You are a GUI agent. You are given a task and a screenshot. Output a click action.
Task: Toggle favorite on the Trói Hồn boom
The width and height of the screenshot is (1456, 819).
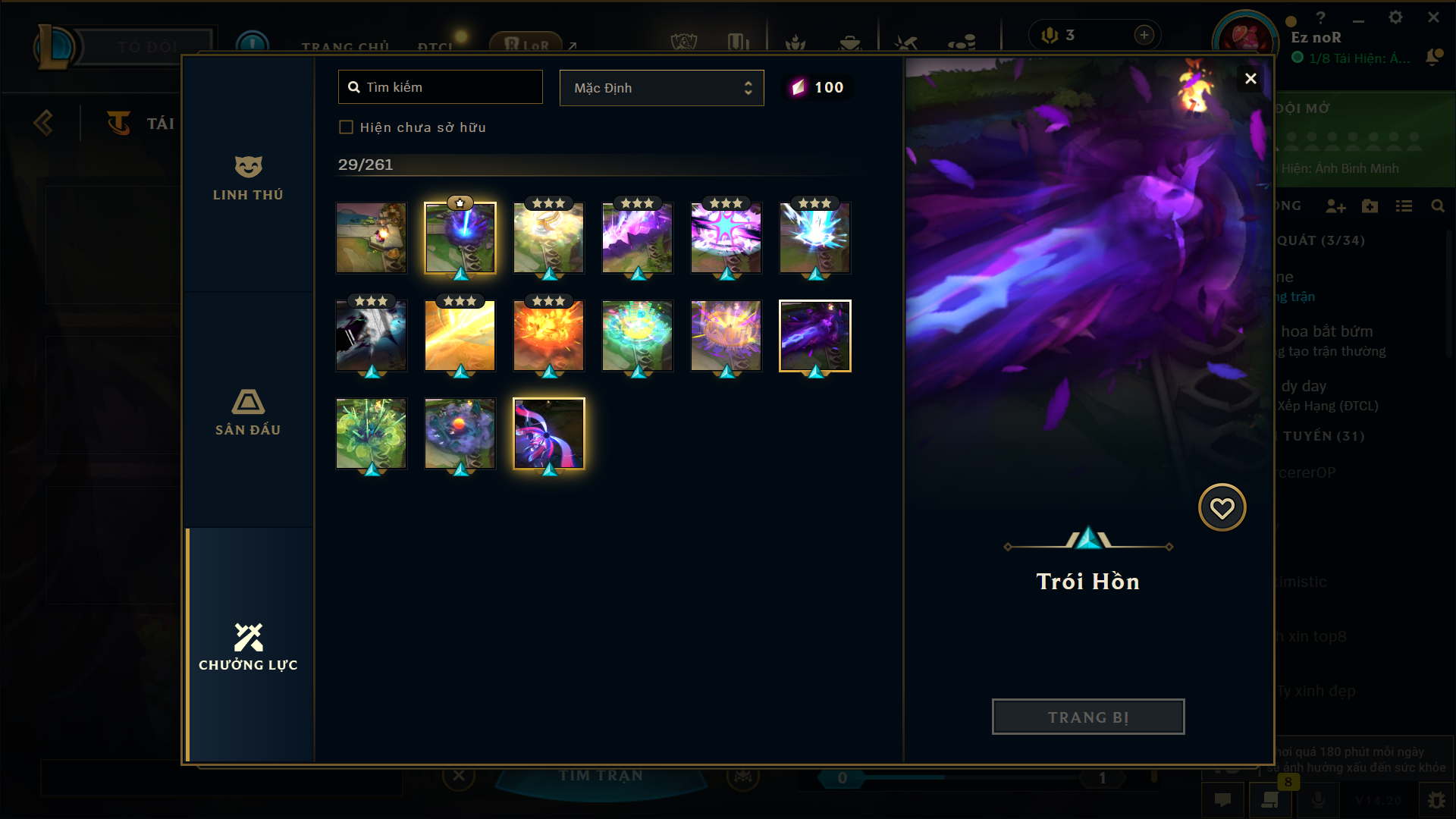tap(1222, 507)
